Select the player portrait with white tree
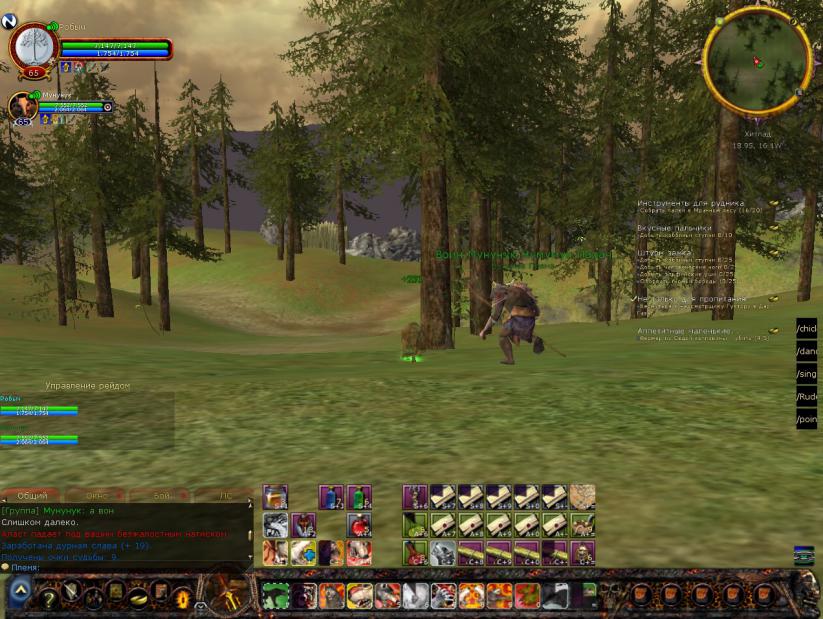This screenshot has height=619, width=823. (x=34, y=49)
